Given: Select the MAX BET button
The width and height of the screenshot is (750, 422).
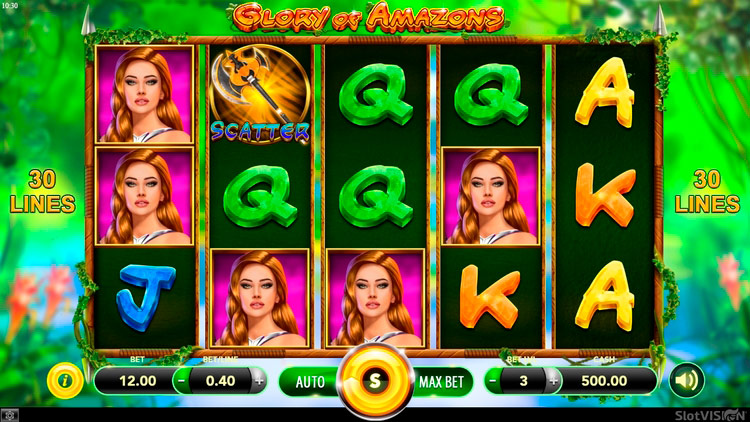Looking at the screenshot, I should pos(441,381).
